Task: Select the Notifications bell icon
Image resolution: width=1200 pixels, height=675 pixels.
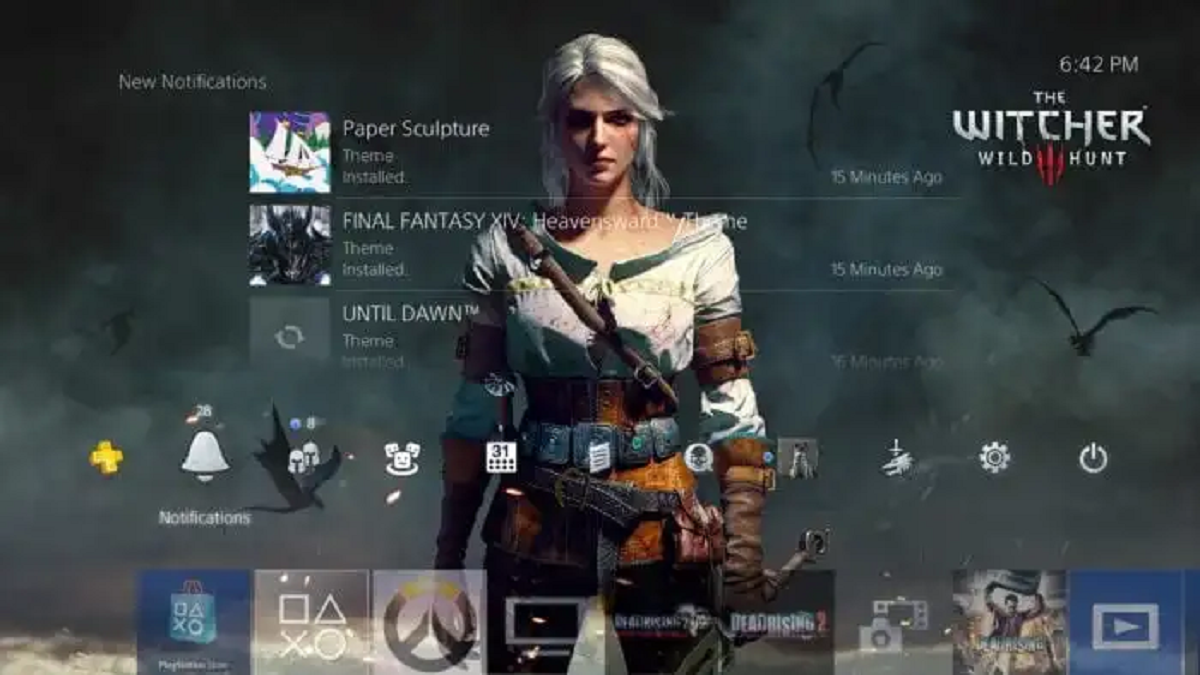Action: point(205,458)
